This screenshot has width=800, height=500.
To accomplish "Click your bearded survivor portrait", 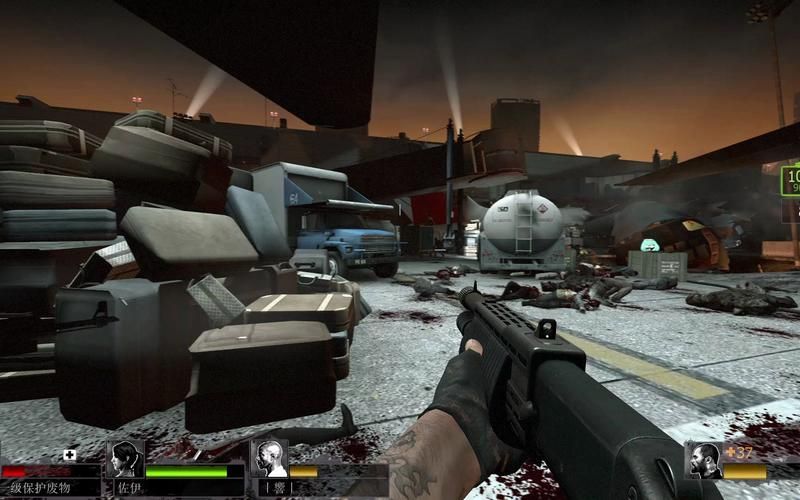I will click(x=705, y=460).
